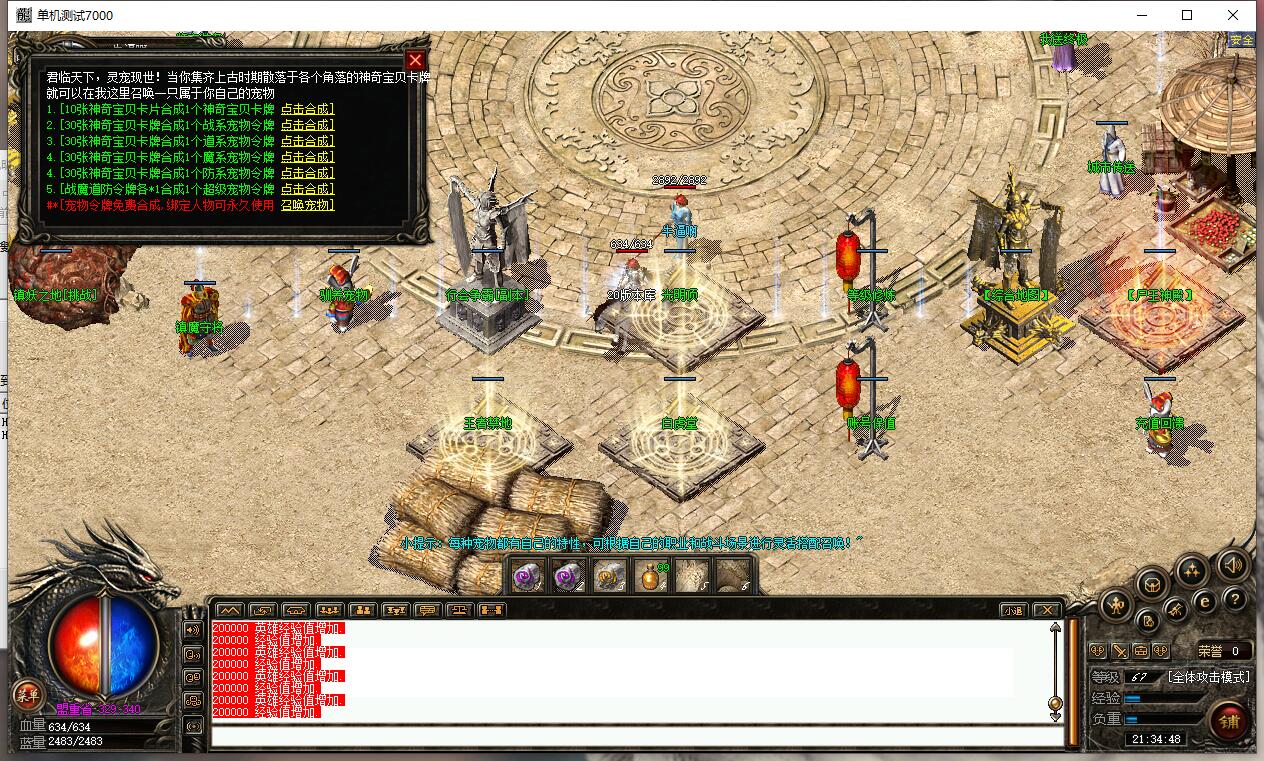Close the pet summoning dialog
The height and width of the screenshot is (761, 1264).
tap(416, 60)
